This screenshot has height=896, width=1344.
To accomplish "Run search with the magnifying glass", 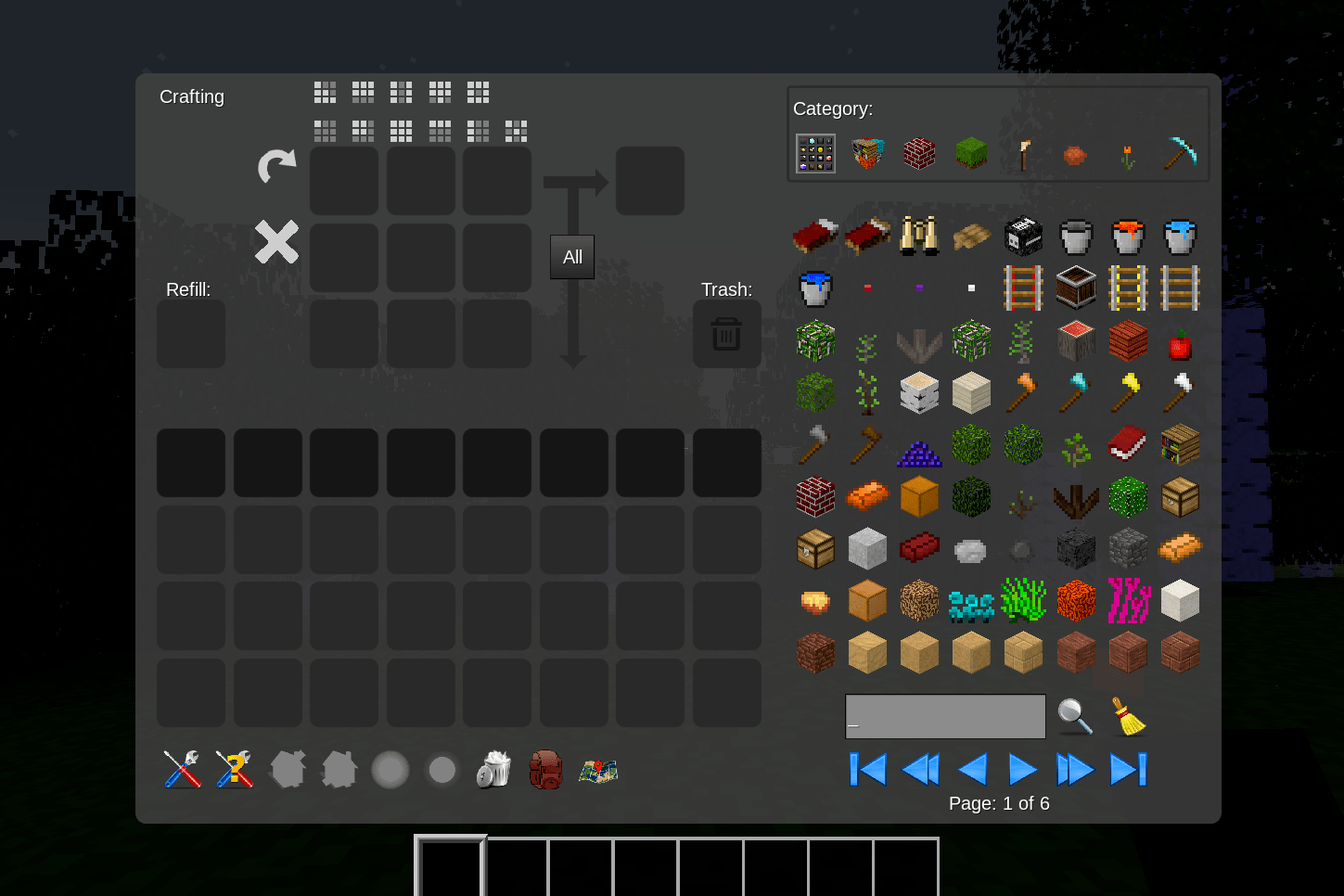I will point(1075,717).
